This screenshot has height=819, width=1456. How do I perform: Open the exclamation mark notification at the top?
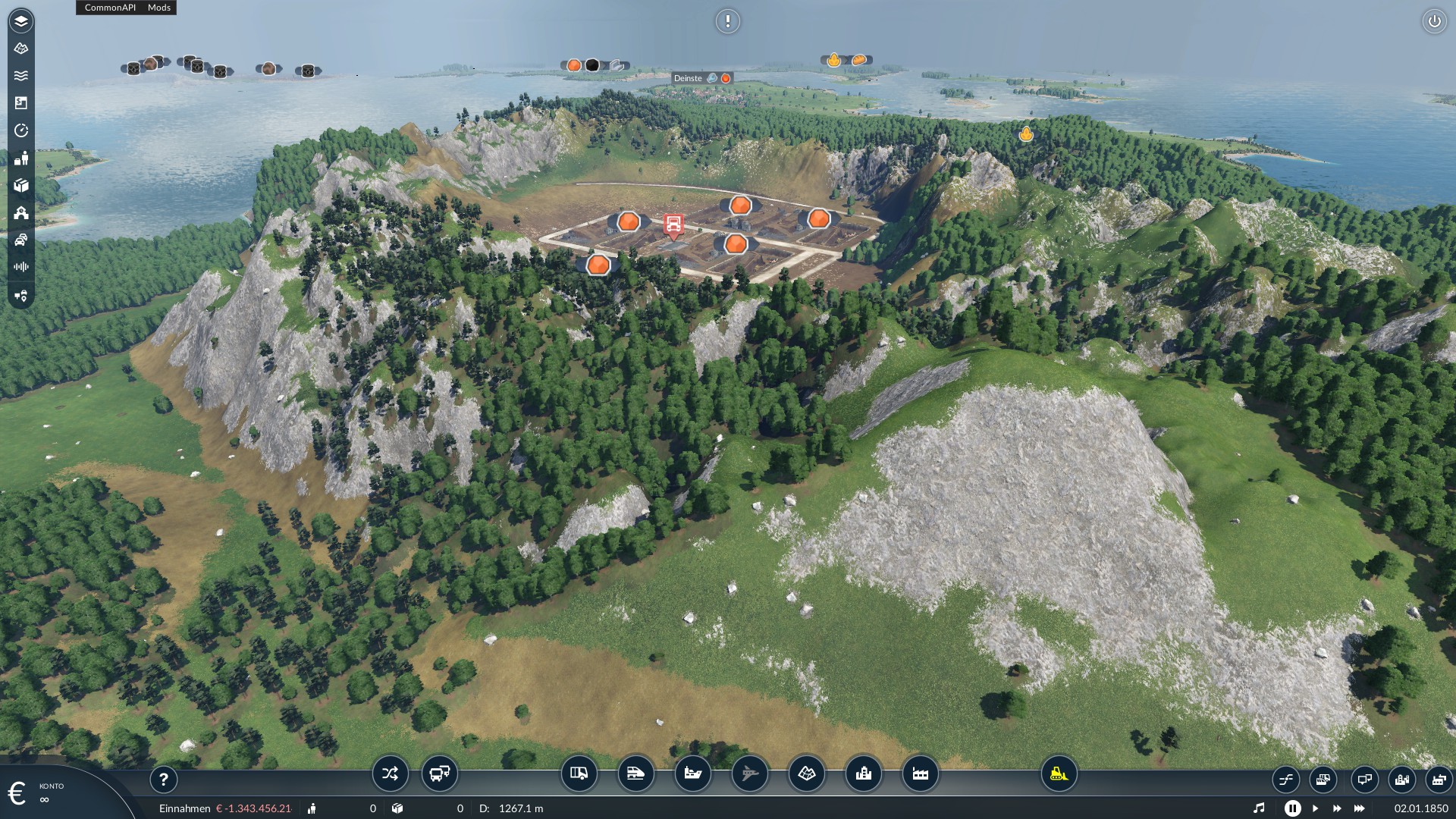pos(727,21)
